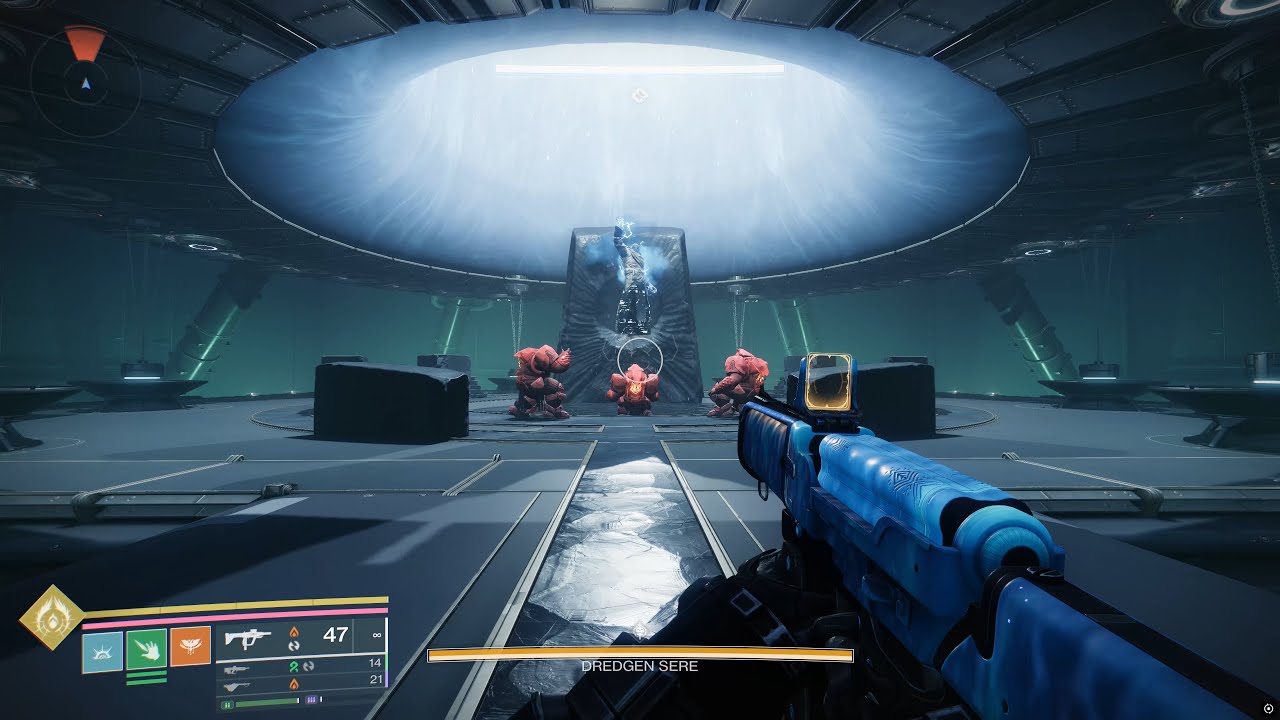Screen dimensions: 1280x720
Task: Activate the golden Super ability diamond
Action: pos(50,617)
